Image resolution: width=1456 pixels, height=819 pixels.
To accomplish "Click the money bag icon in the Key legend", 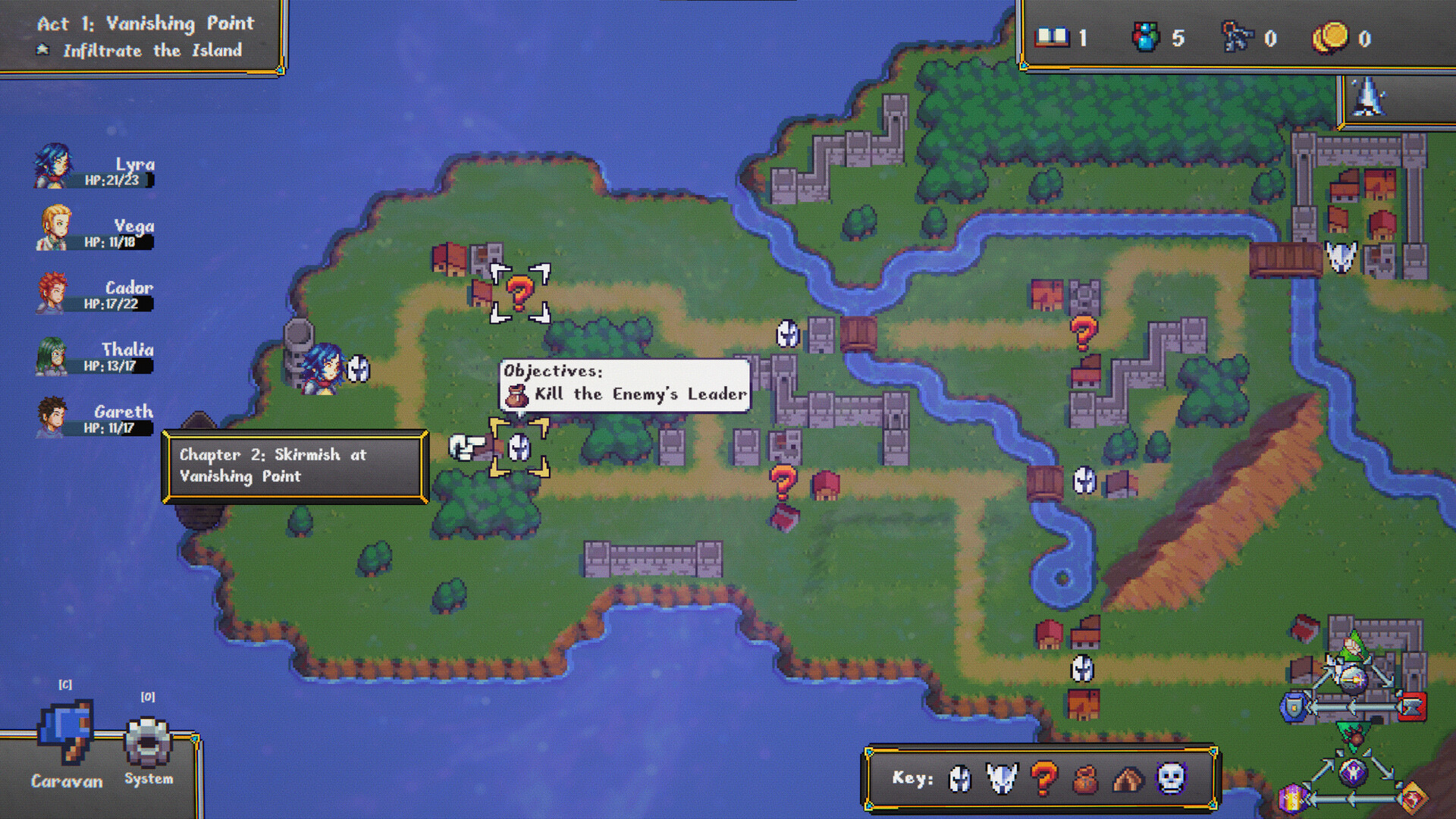I will pyautogui.click(x=1085, y=779).
